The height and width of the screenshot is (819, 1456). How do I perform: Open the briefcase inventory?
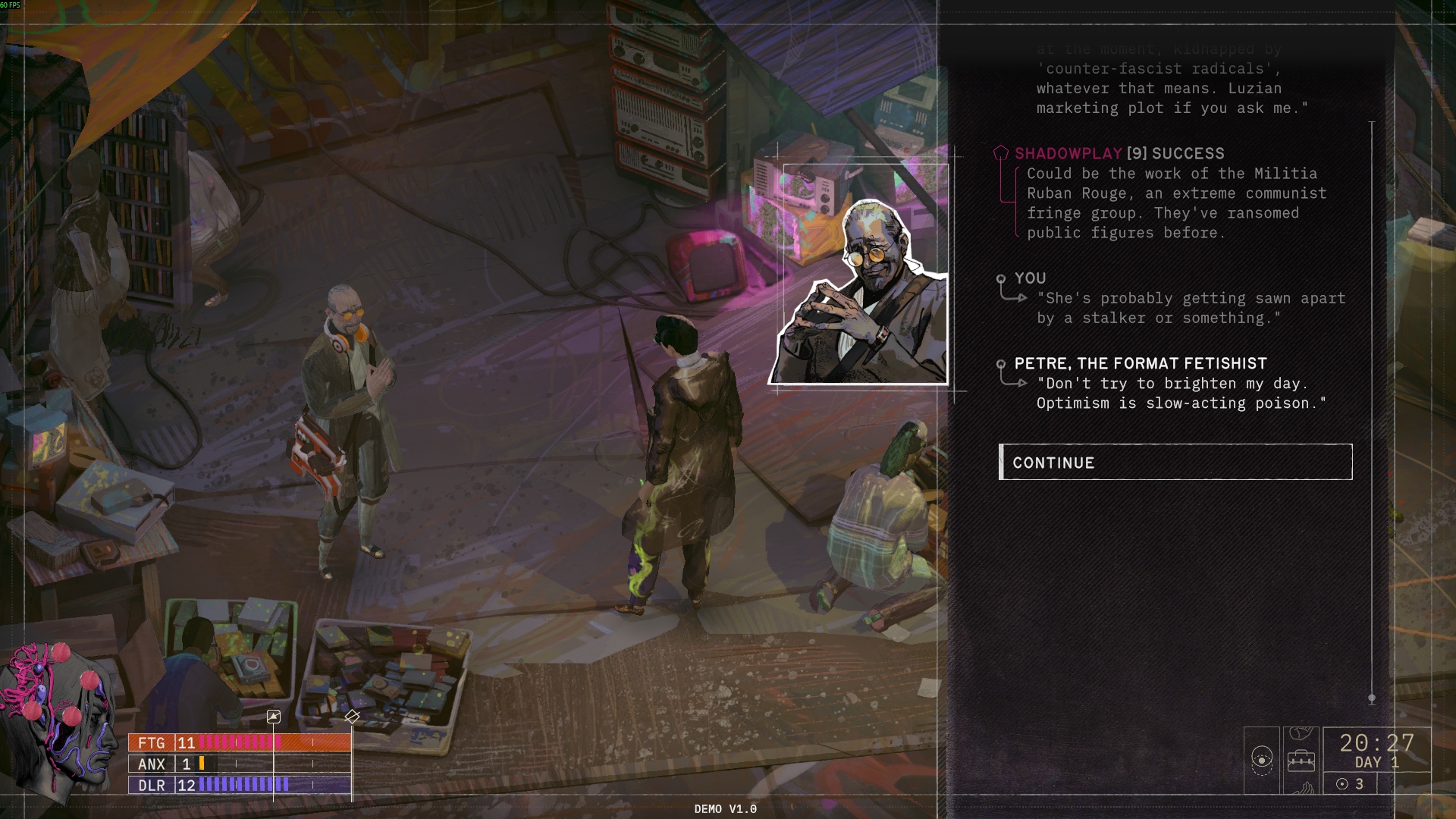(x=1301, y=760)
